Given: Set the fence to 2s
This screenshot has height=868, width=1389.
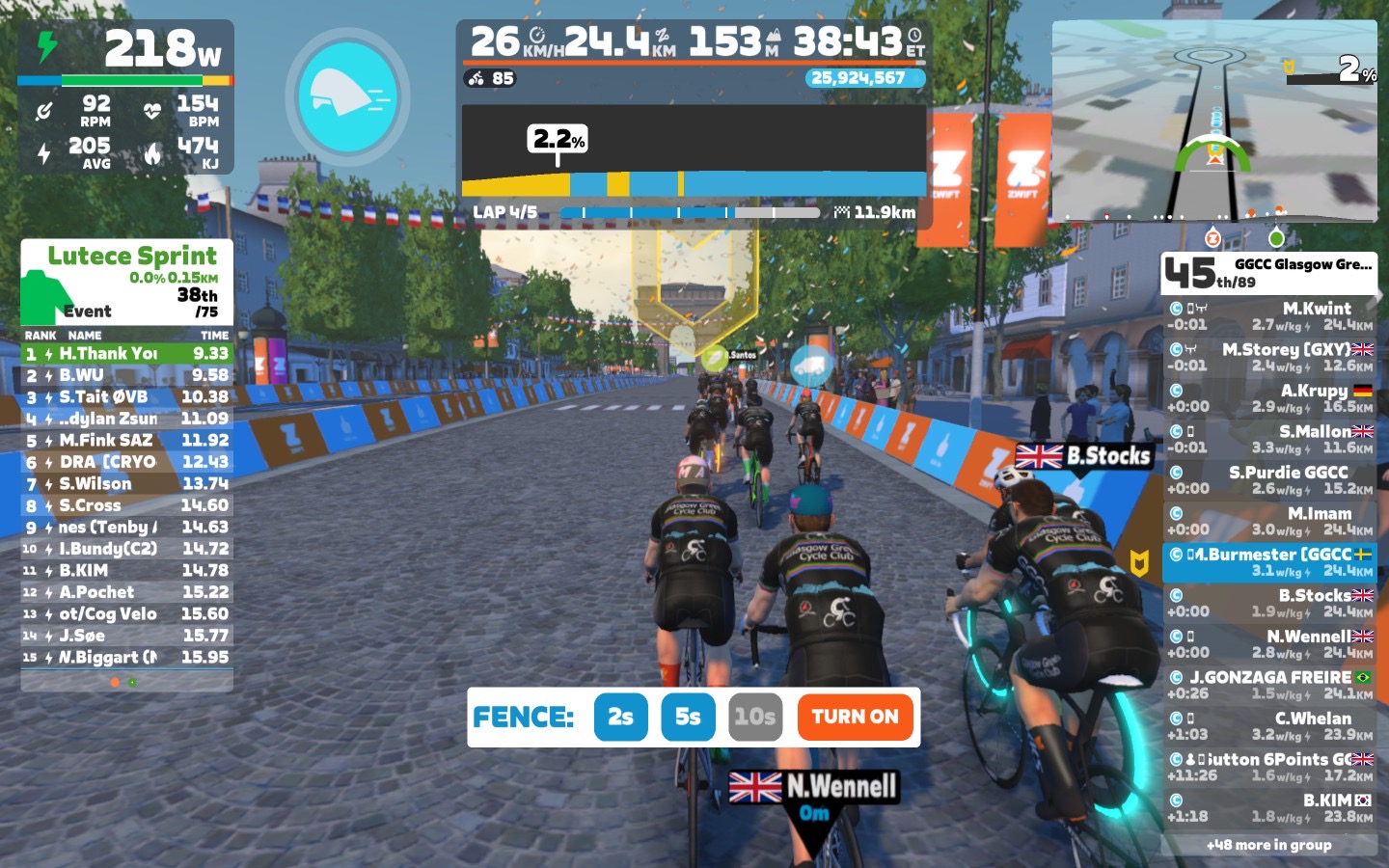Looking at the screenshot, I should (620, 717).
